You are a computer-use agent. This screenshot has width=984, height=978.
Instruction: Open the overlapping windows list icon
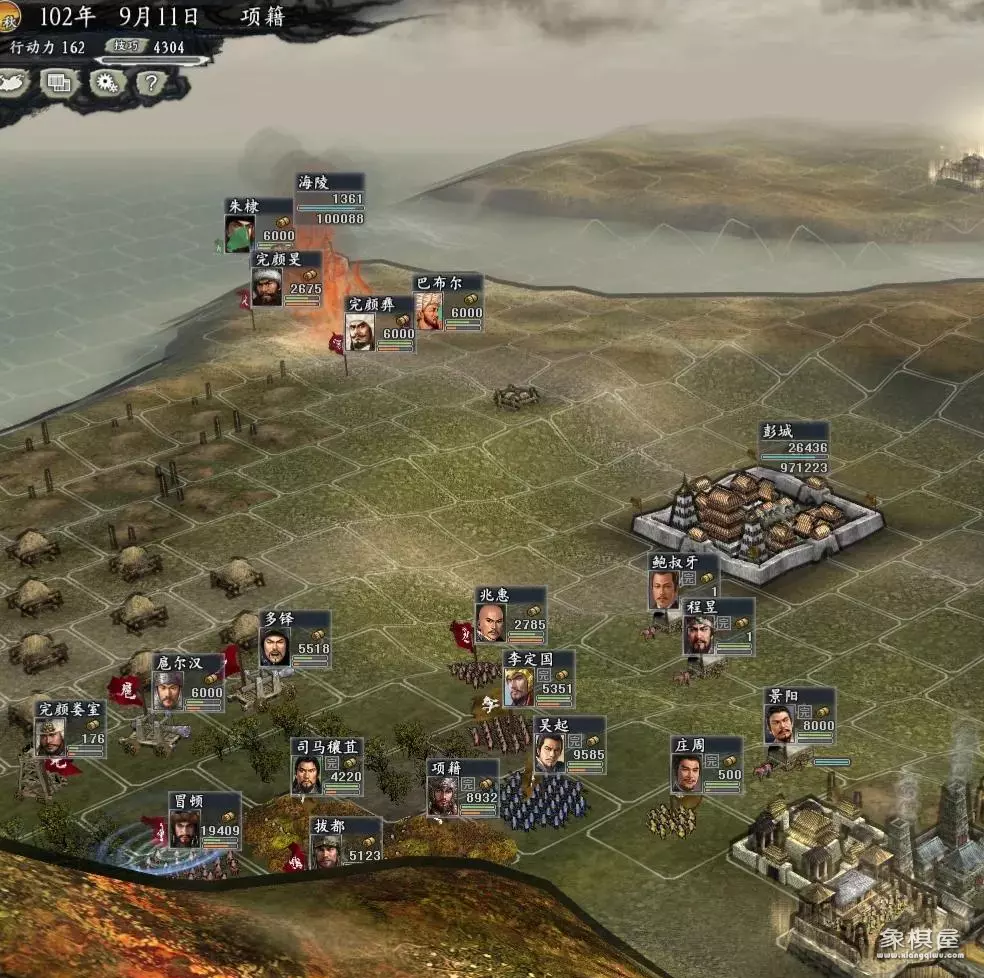tap(59, 82)
